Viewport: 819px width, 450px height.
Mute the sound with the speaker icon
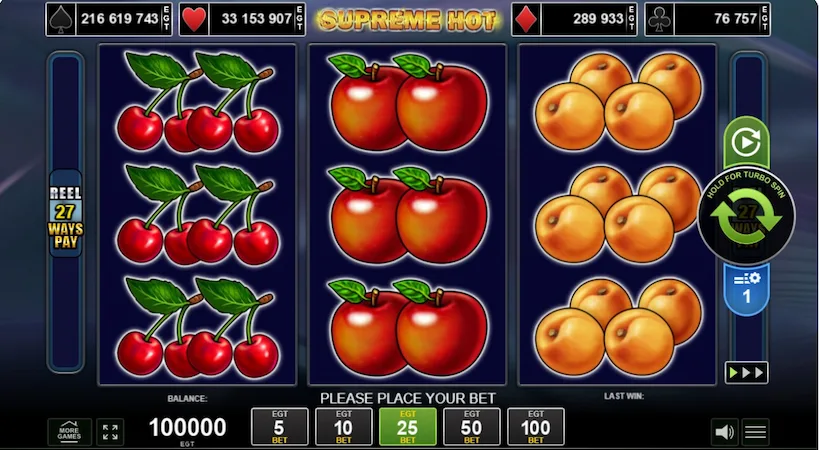(724, 432)
